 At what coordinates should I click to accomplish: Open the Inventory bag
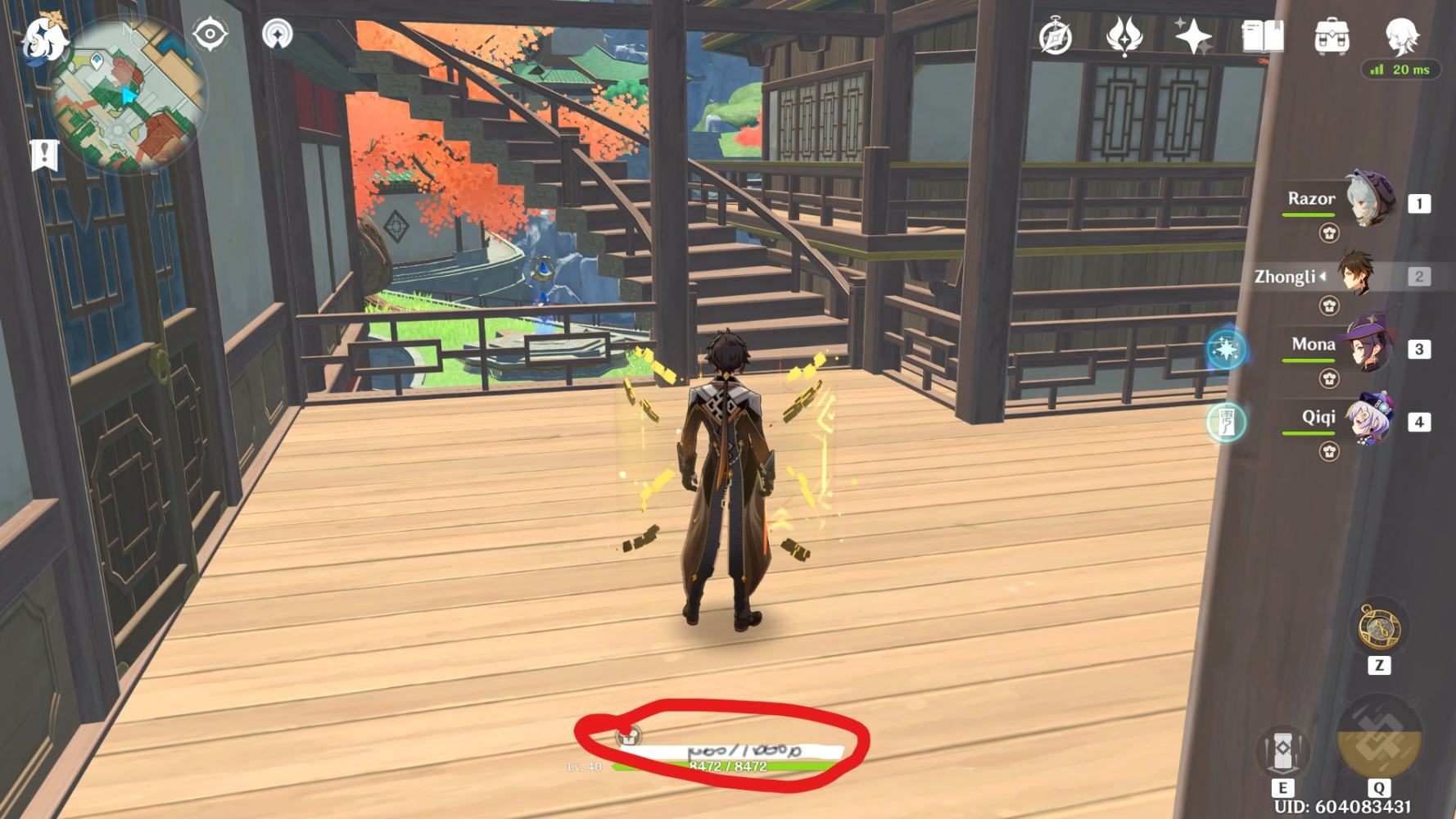tap(1332, 35)
